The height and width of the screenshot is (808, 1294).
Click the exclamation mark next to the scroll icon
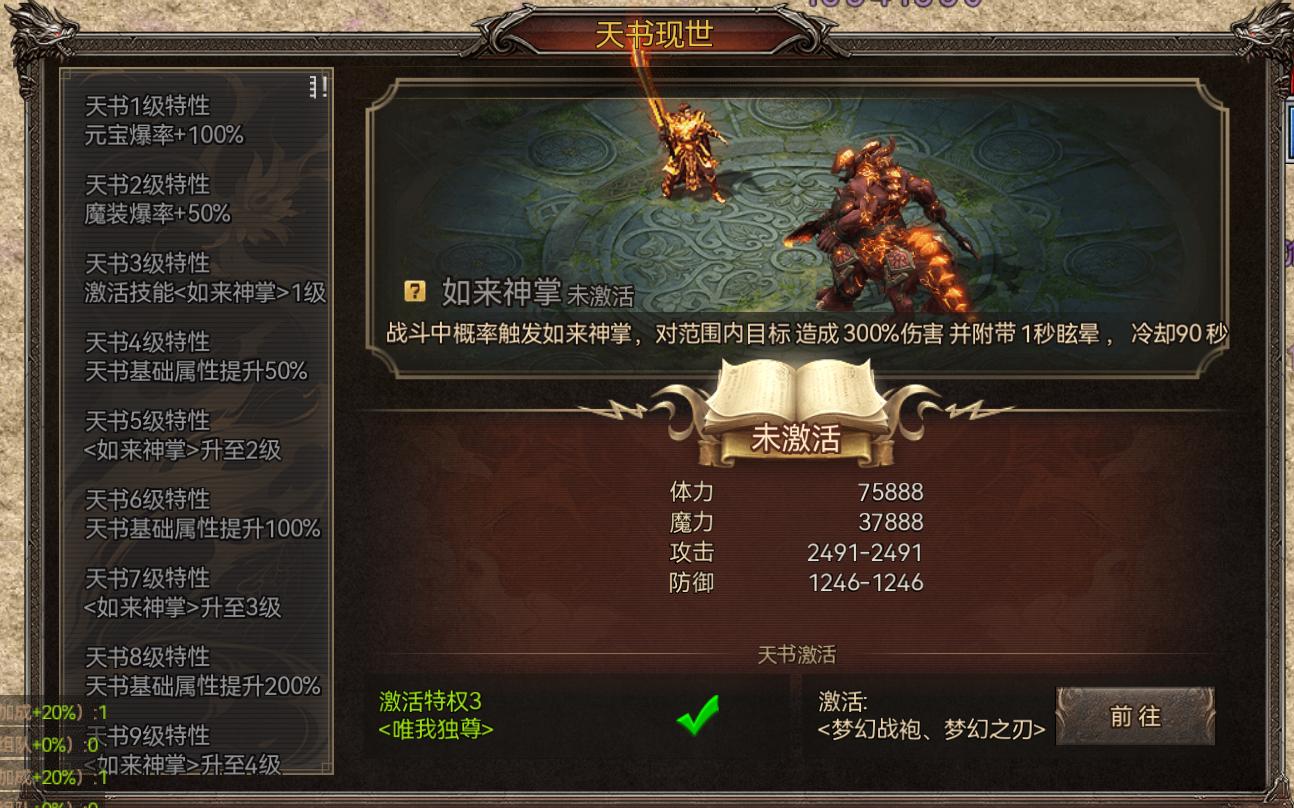coord(324,87)
